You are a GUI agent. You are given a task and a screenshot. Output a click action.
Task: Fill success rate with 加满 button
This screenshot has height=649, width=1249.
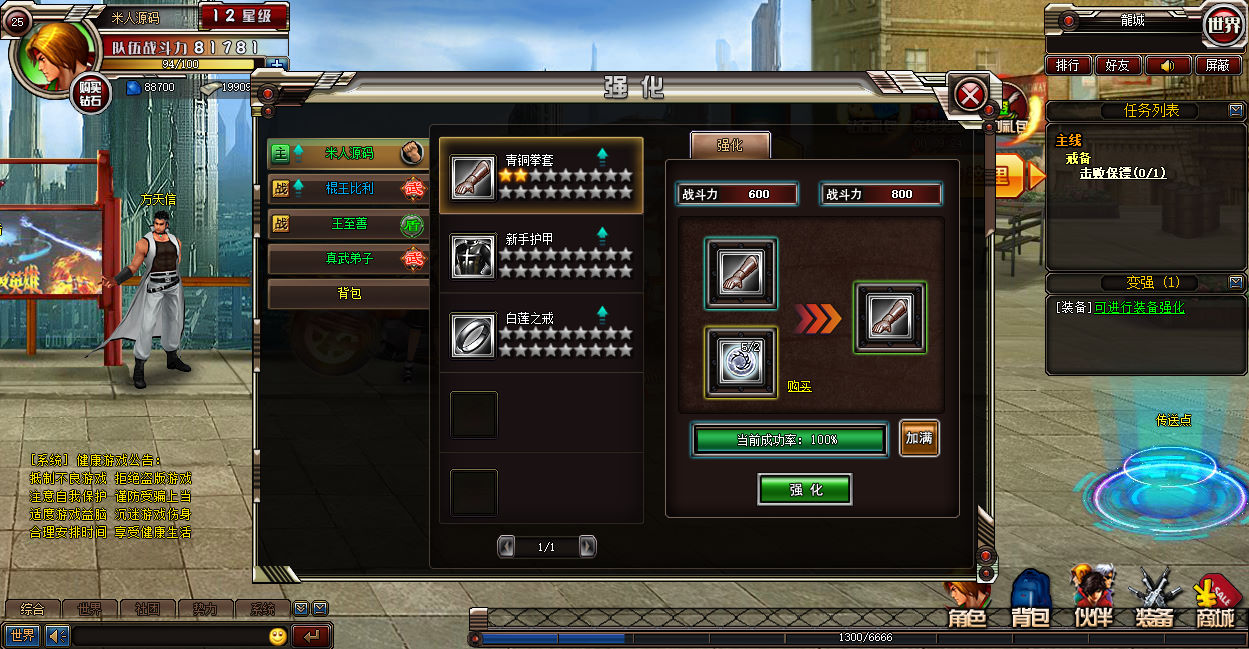click(919, 438)
